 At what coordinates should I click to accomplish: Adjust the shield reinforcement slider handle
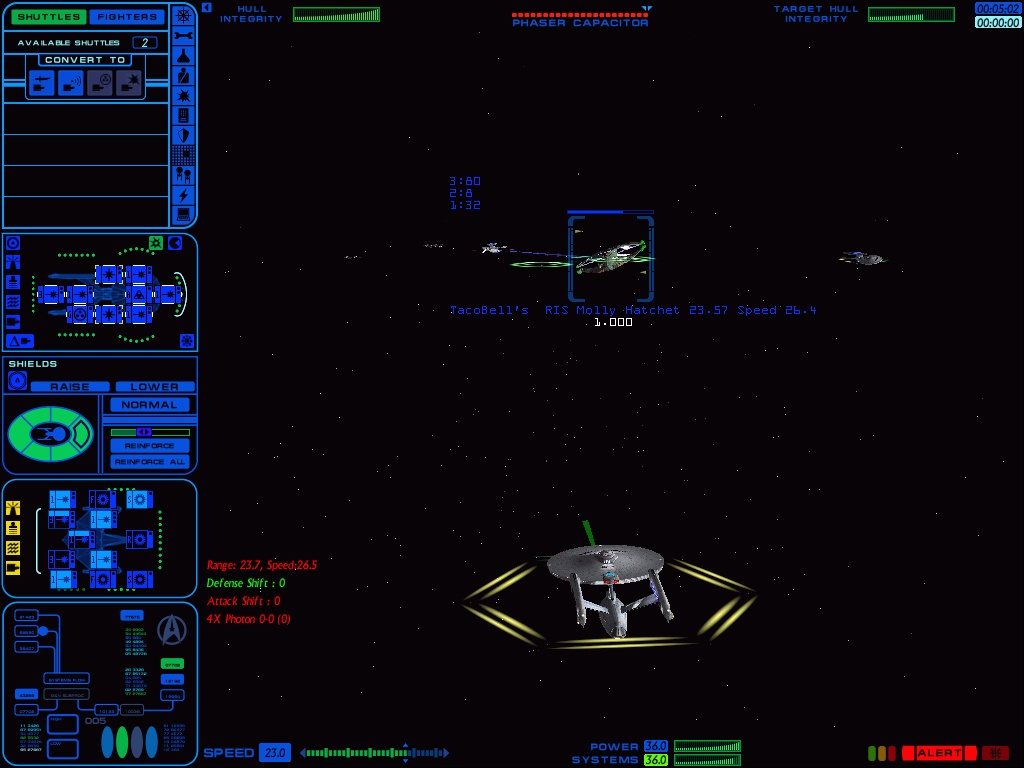point(143,432)
